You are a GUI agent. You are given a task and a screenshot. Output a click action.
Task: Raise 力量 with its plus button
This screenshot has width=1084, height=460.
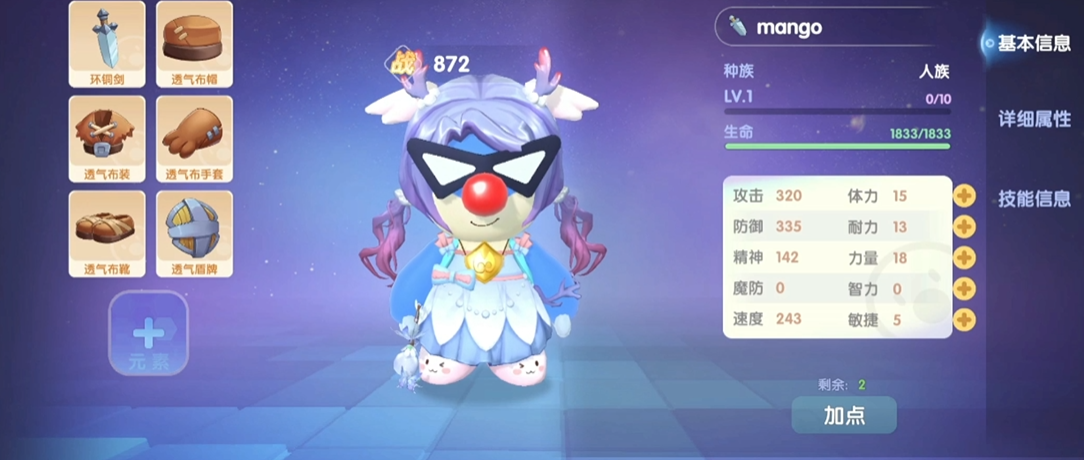[x=964, y=258]
